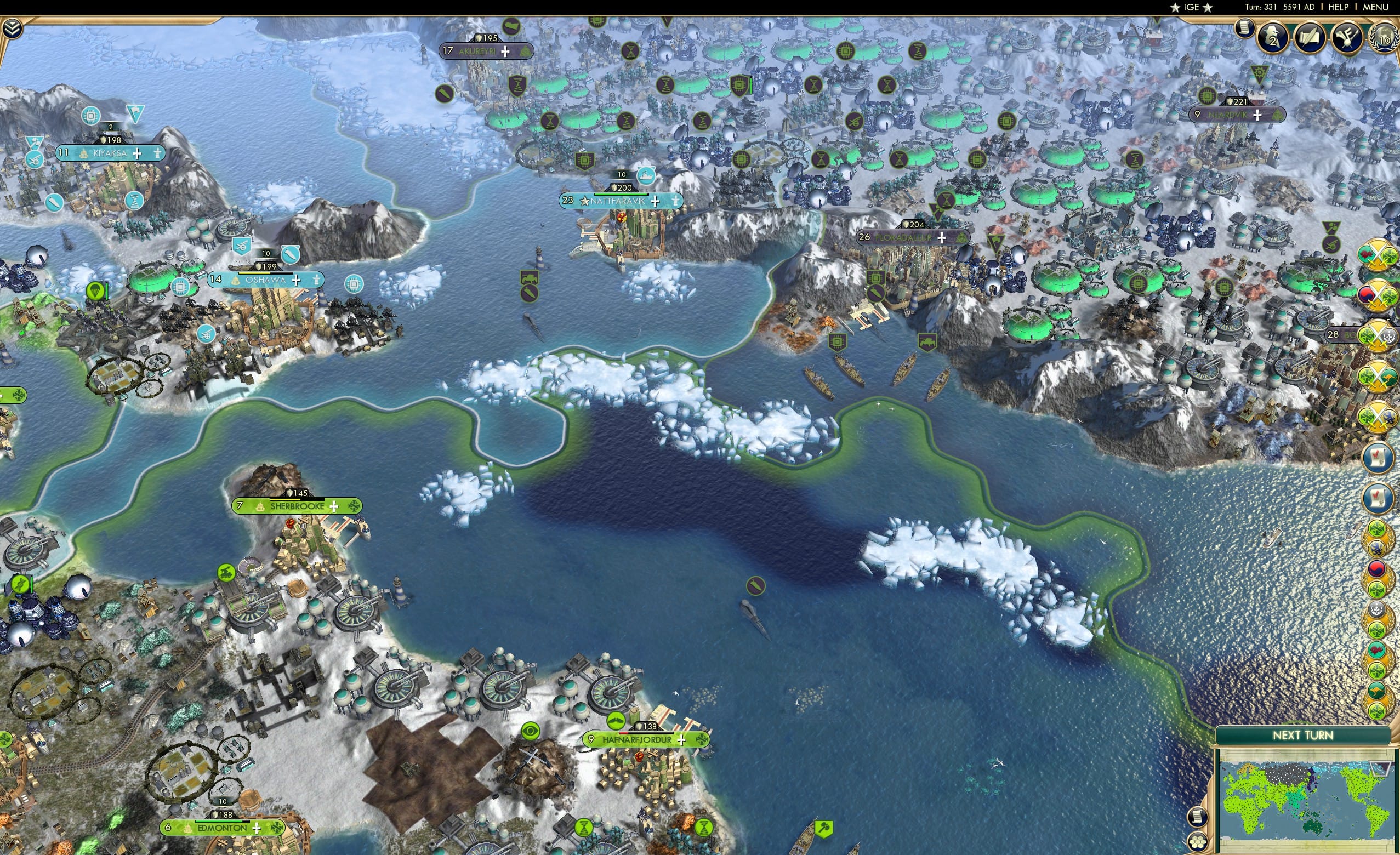Open the MENU from the top bar
The image size is (1400, 855).
pos(1375,7)
